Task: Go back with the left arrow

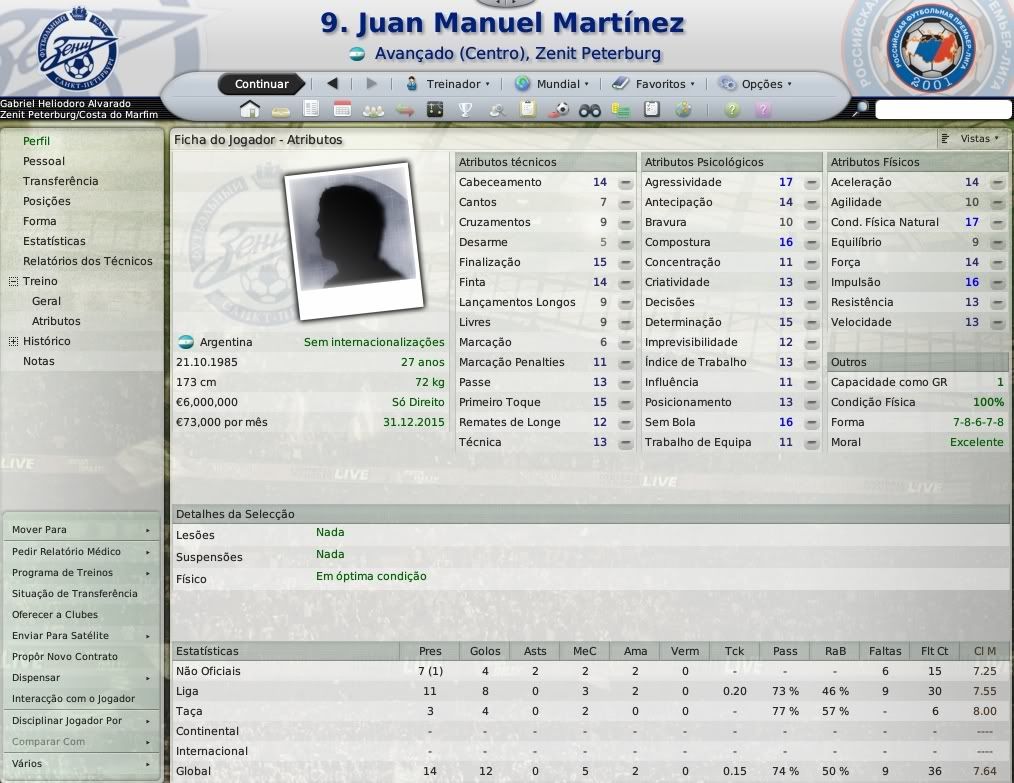Action: click(333, 84)
